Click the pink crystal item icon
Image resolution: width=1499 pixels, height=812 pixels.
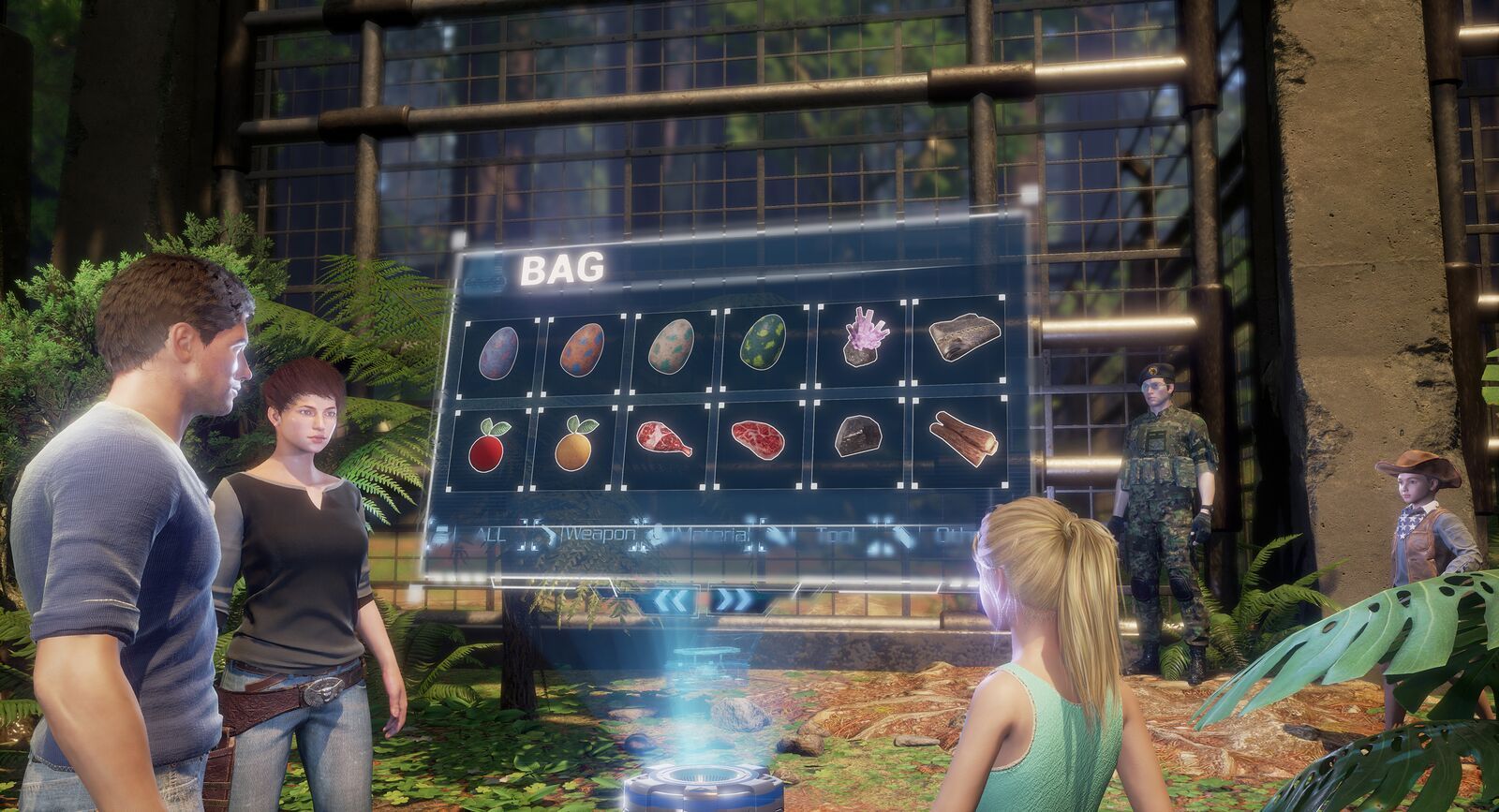point(863,339)
